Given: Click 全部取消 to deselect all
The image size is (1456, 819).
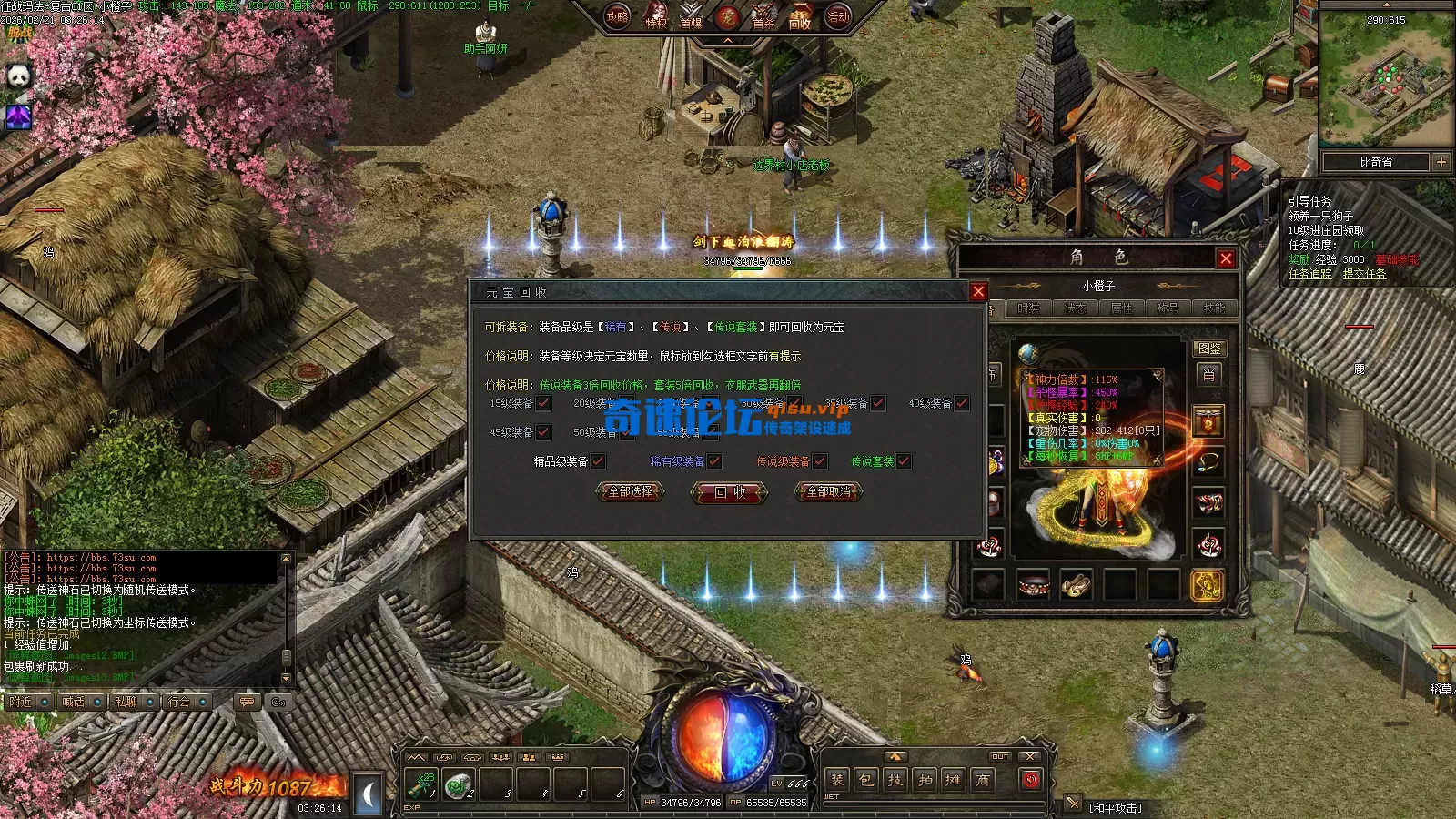Looking at the screenshot, I should pyautogui.click(x=829, y=491).
